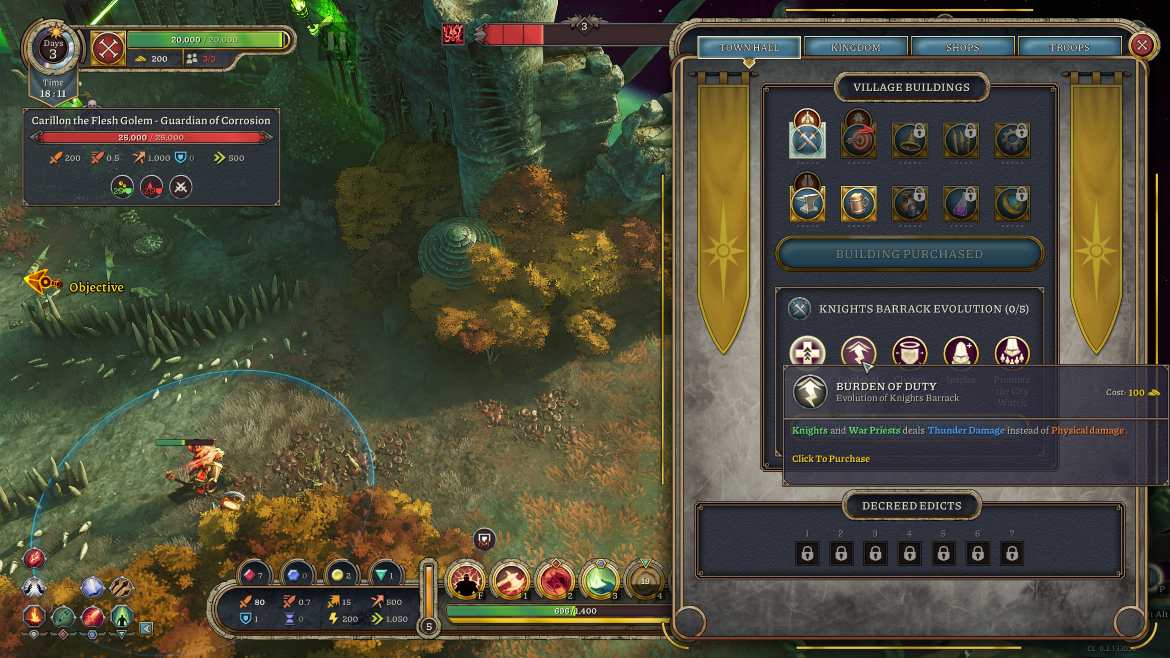Show the Troops tab
The width and height of the screenshot is (1170, 658).
(x=1070, y=47)
